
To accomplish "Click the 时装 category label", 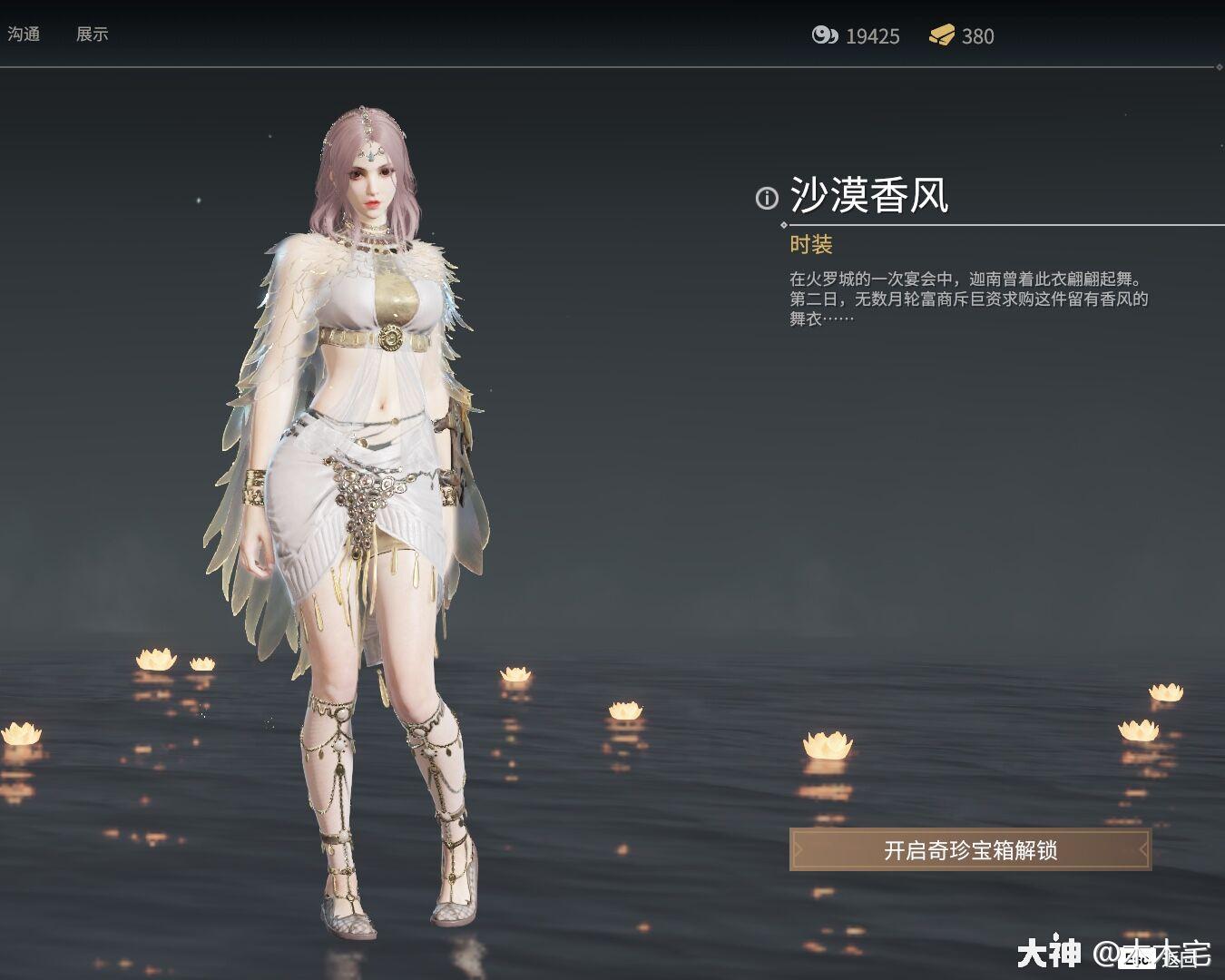I will [x=811, y=245].
